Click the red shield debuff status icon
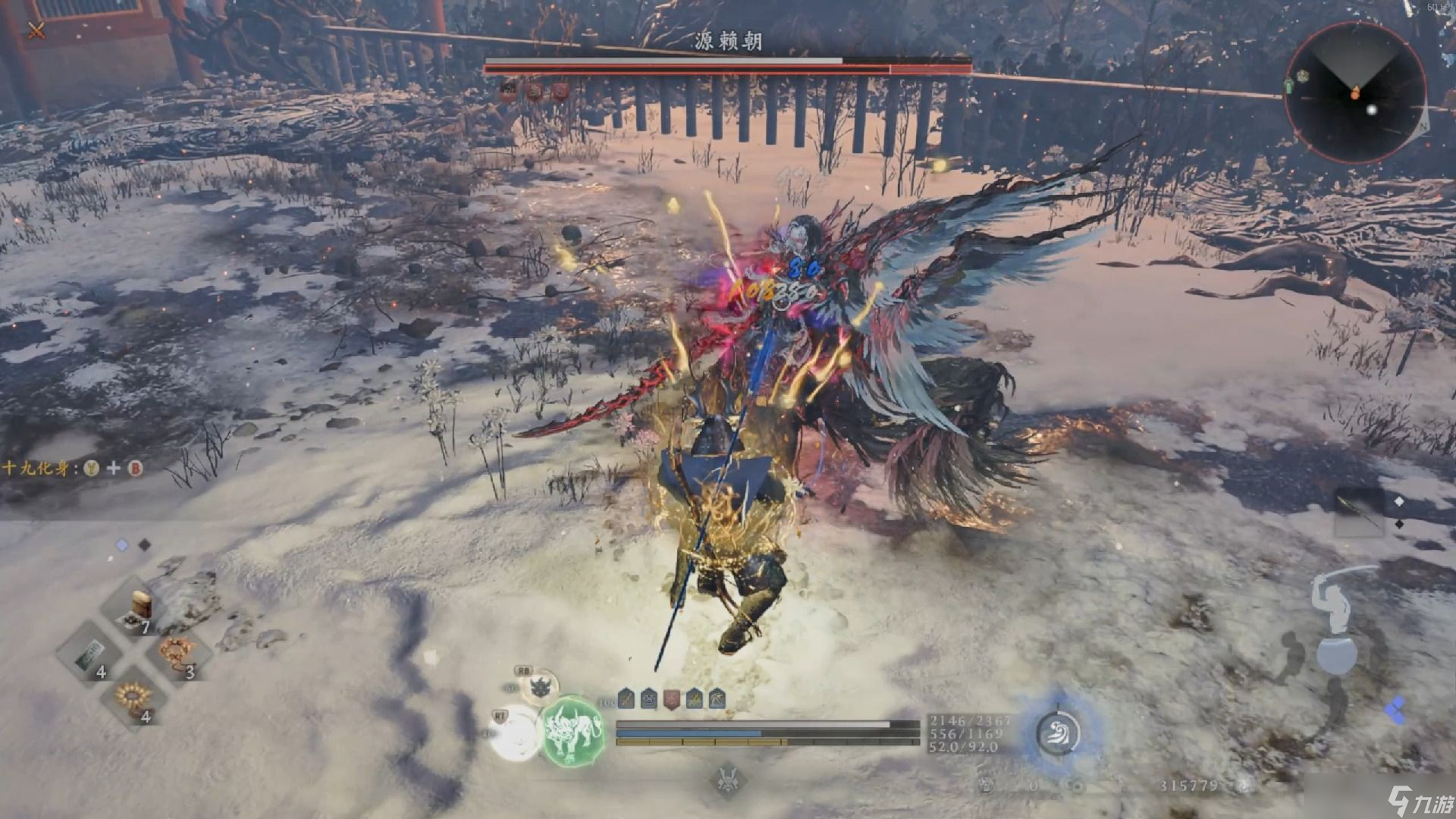Viewport: 1456px width, 819px height. coord(671,699)
